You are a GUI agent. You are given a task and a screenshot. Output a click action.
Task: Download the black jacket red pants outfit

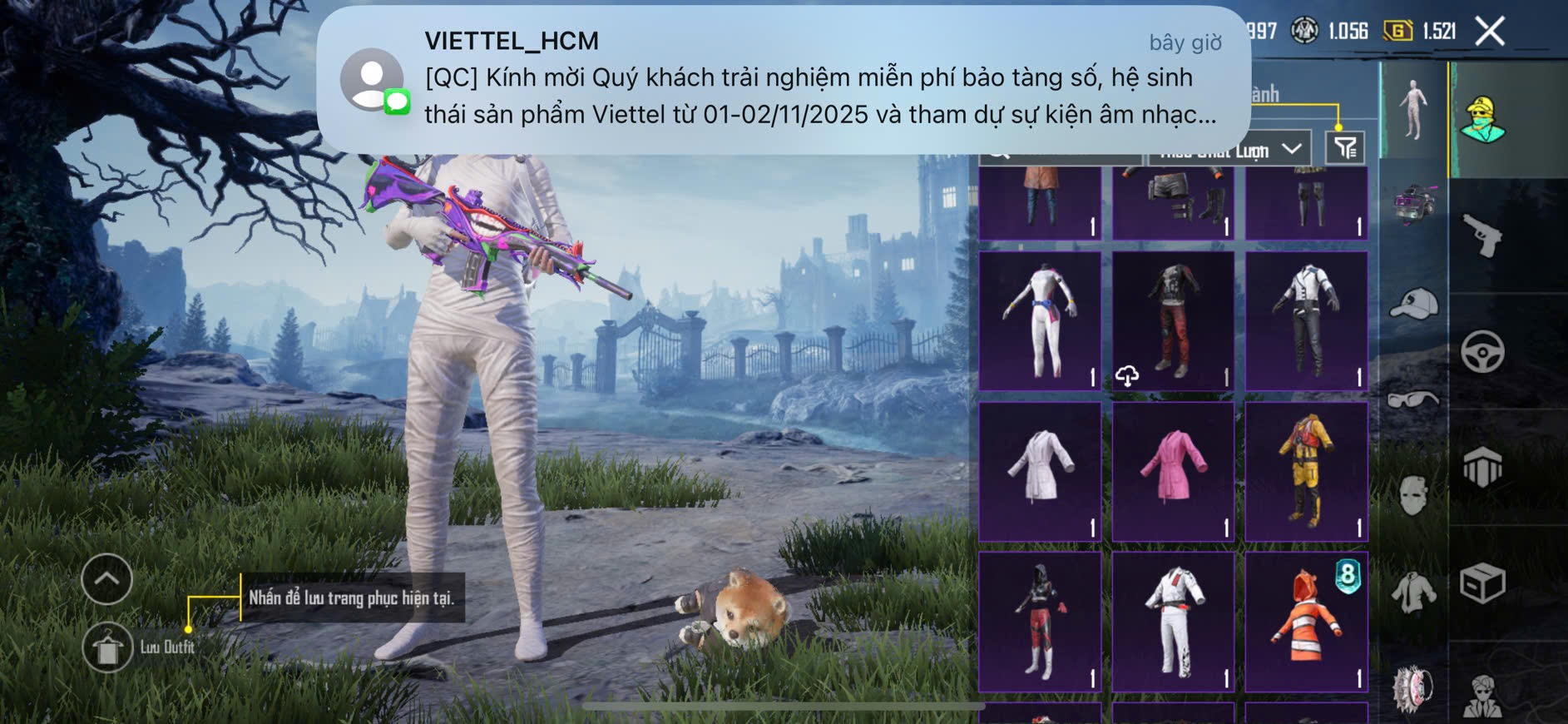tap(1127, 376)
